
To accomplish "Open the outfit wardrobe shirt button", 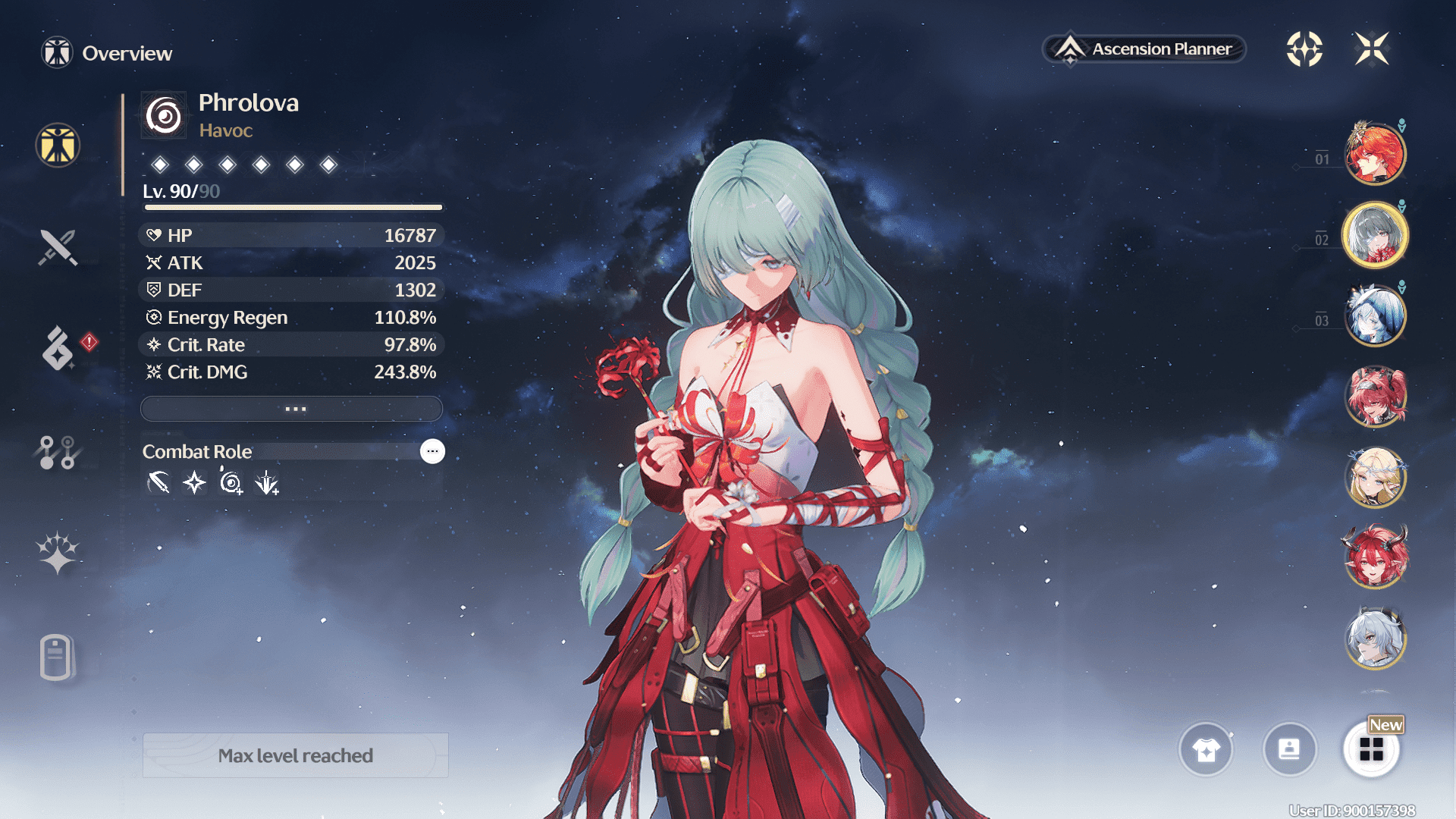I will pyautogui.click(x=1206, y=749).
